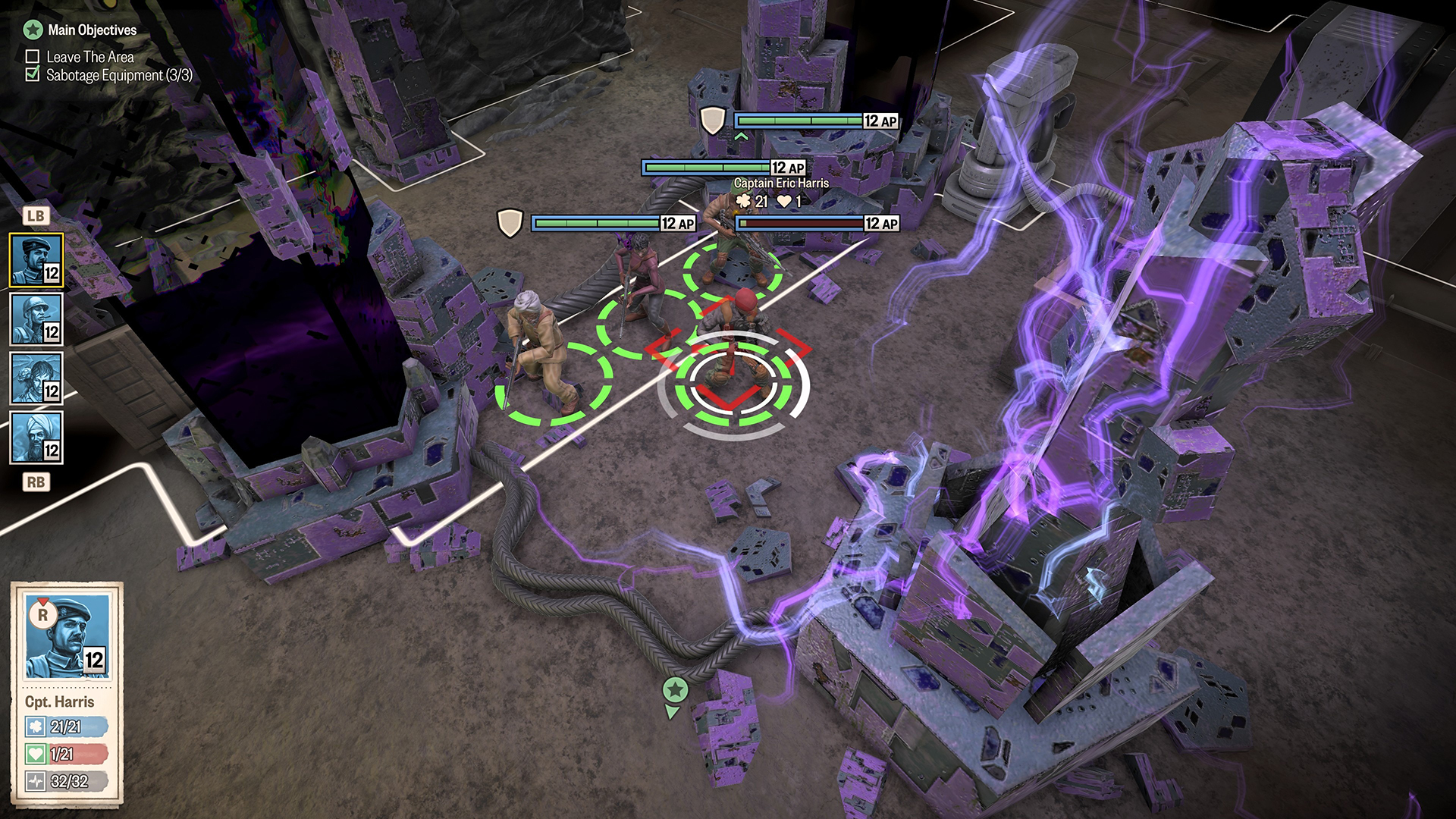This screenshot has width=1456, height=819.
Task: Click the Main Objectives star header
Action: [x=80, y=30]
